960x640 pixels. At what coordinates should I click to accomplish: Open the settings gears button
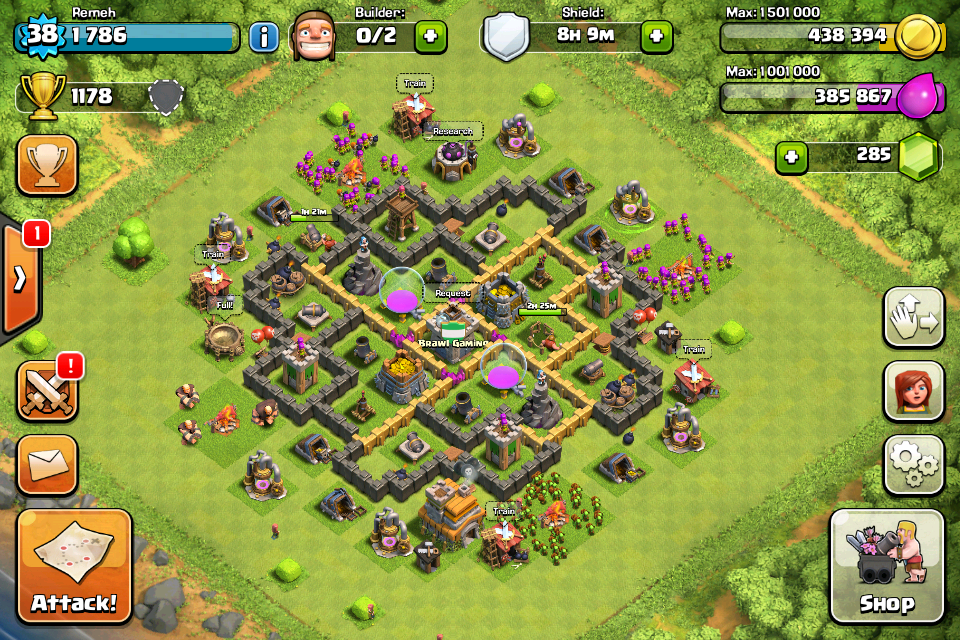pyautogui.click(x=914, y=464)
